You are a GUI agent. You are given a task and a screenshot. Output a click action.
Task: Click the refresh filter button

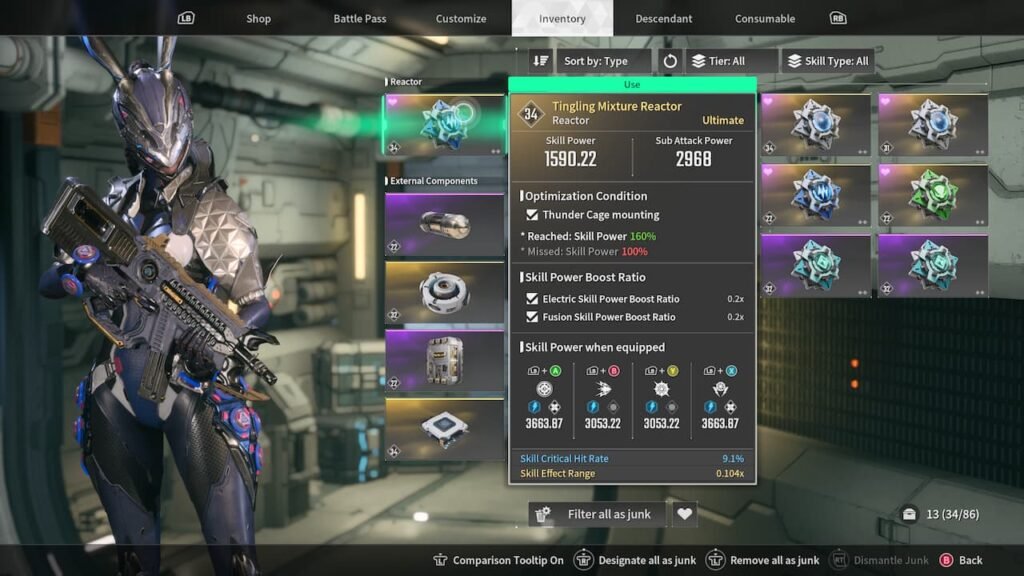[670, 61]
